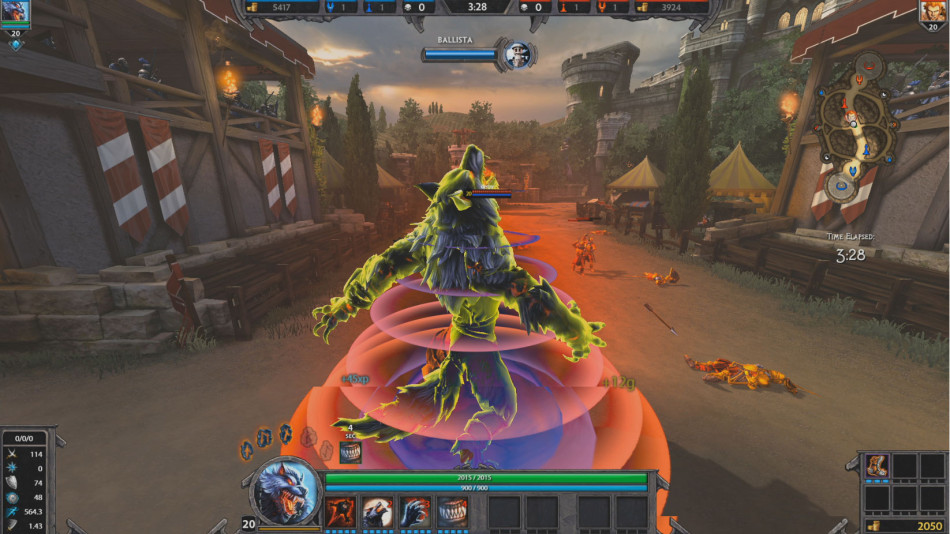Click the red-haired enemy portrait
This screenshot has height=534, width=950.
click(x=933, y=12)
